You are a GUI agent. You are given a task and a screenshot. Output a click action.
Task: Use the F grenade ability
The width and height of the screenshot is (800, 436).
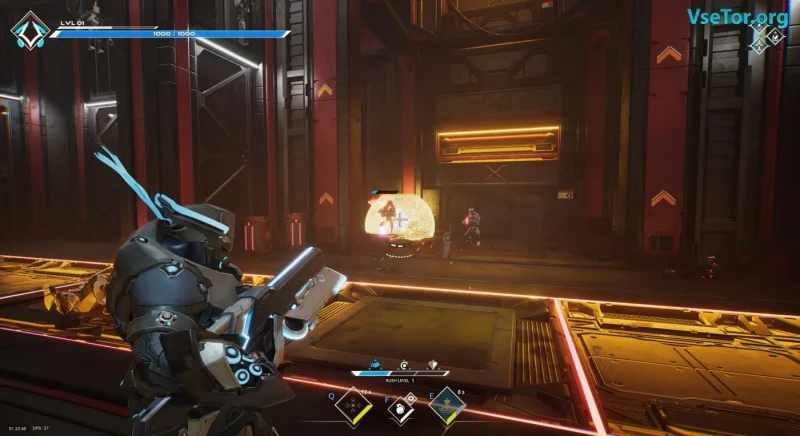click(400, 407)
